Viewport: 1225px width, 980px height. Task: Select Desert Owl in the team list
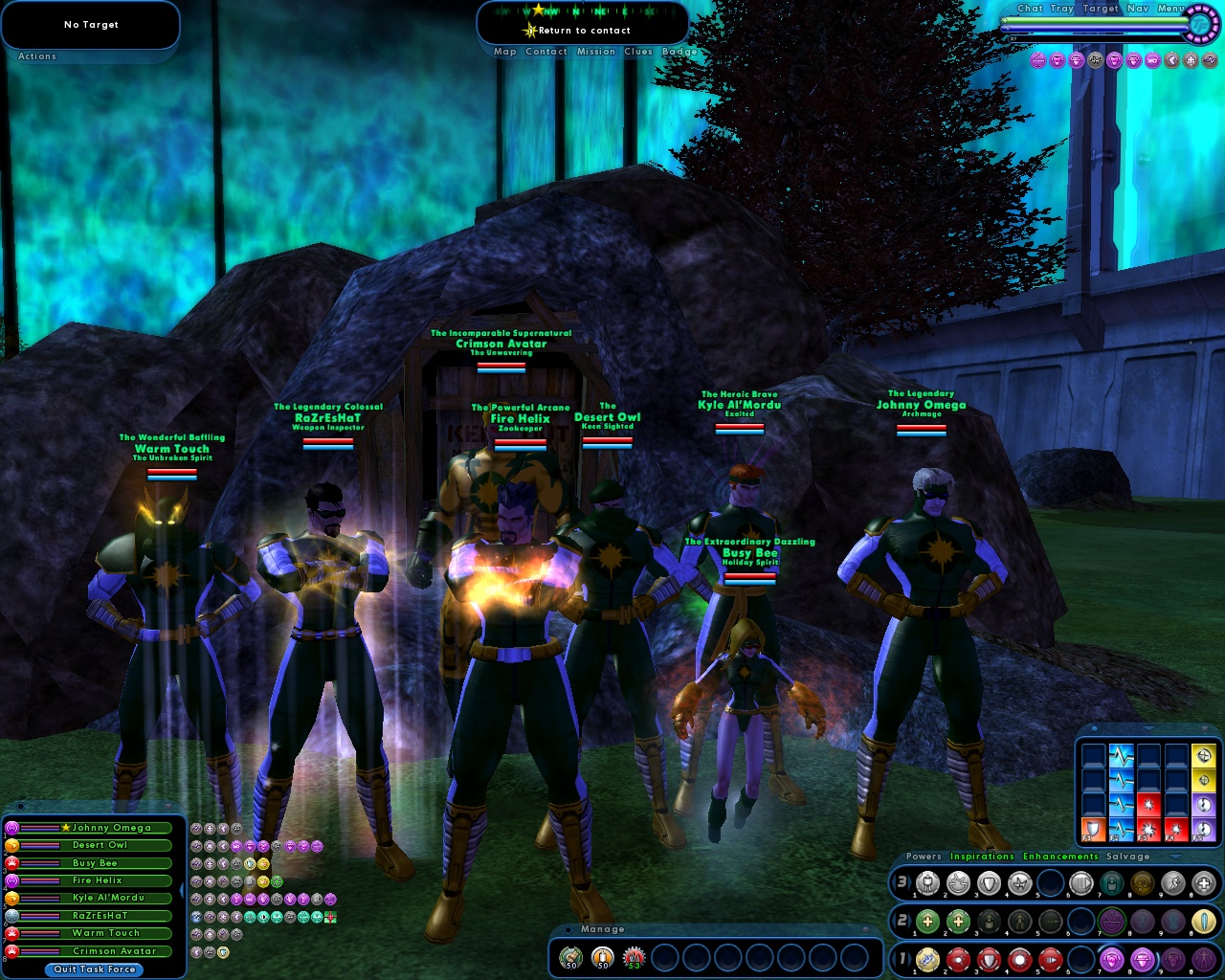coord(100,845)
